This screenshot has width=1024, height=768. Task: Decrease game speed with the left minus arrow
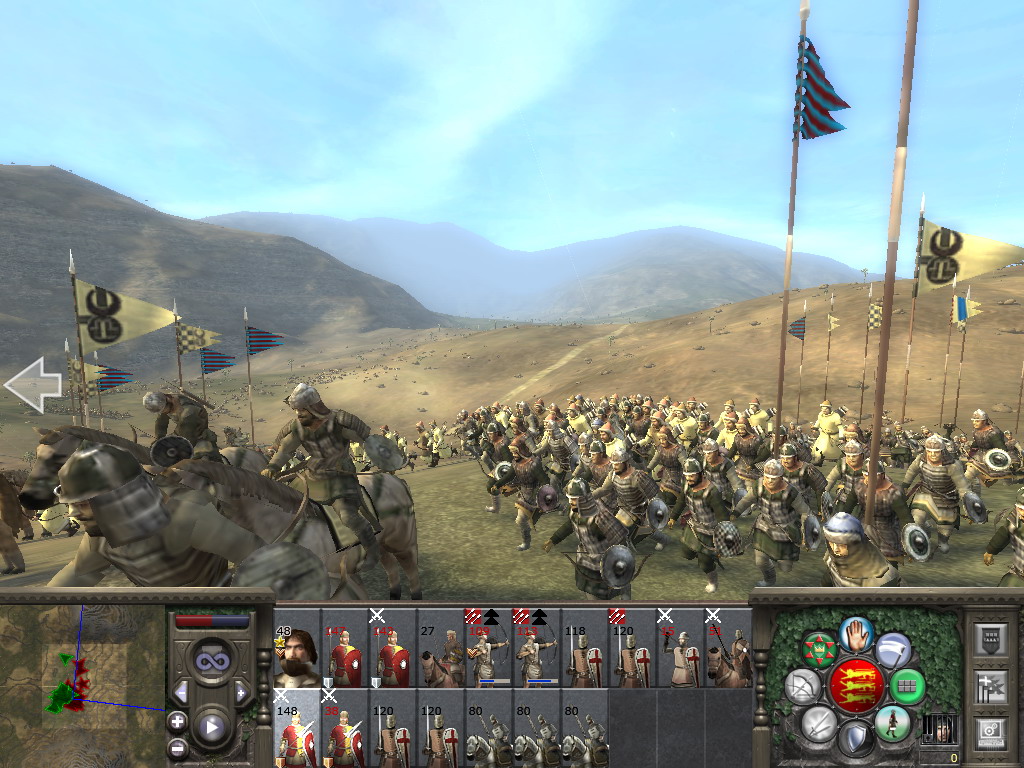point(181,692)
